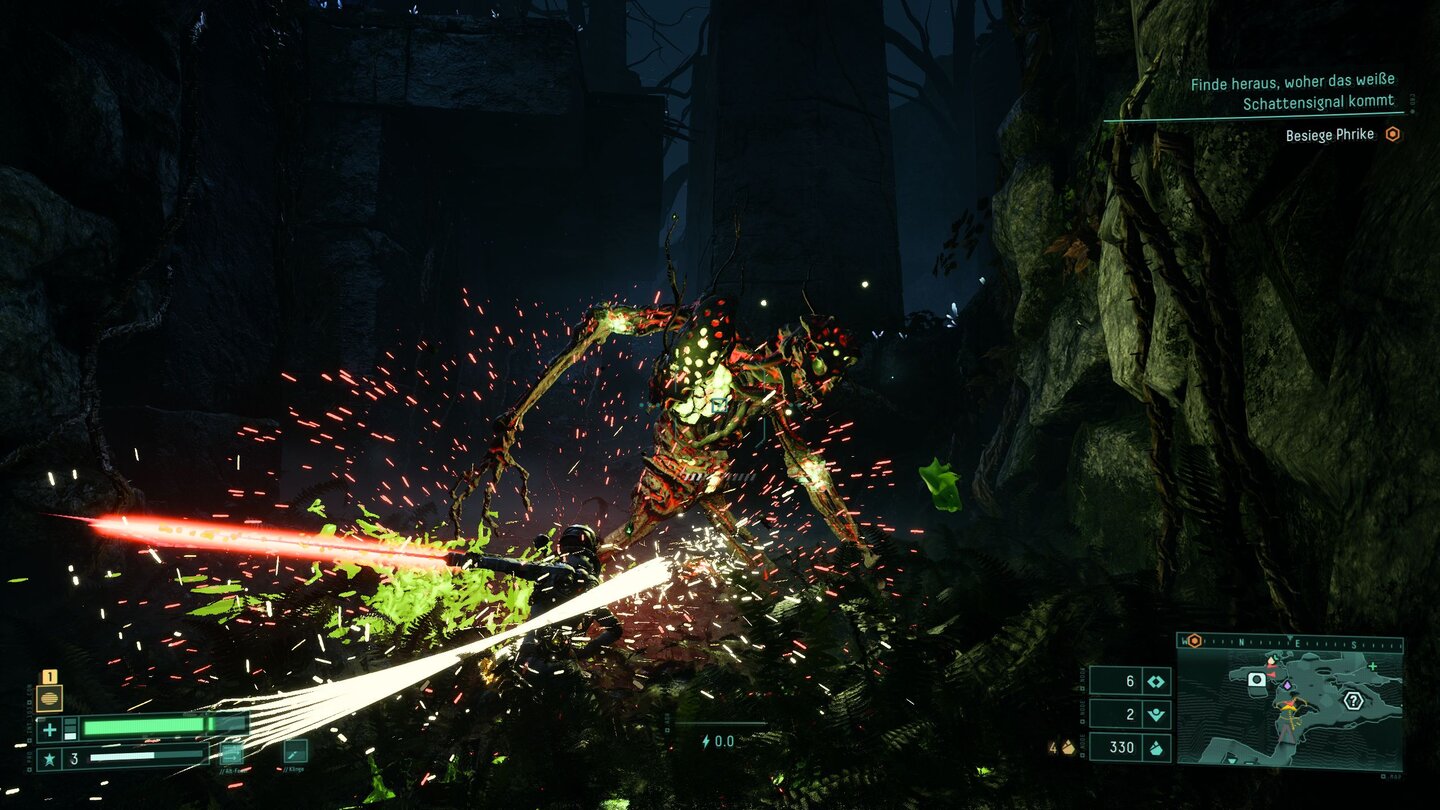
Task: Click the adrenaline star icon beside level 3
Action: click(x=50, y=757)
